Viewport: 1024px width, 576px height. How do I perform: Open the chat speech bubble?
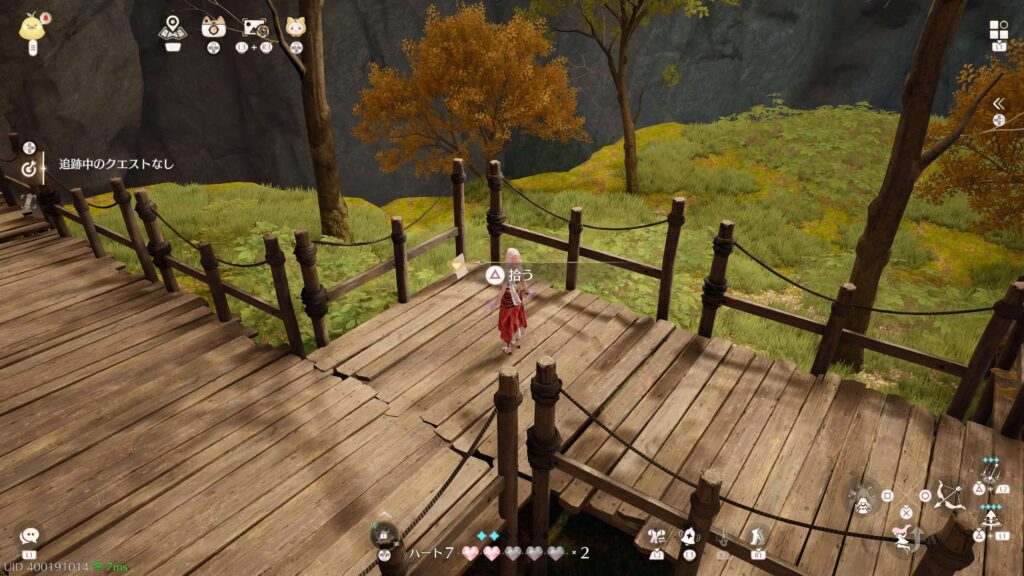coord(29,537)
